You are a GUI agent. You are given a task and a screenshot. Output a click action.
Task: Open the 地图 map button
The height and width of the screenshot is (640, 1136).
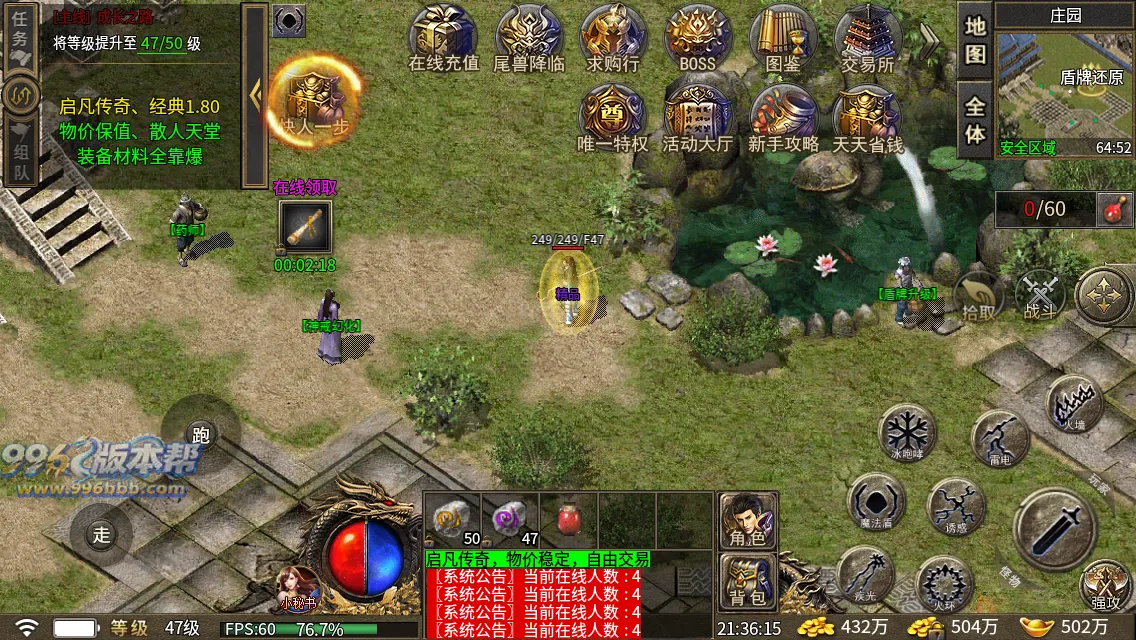(x=975, y=40)
